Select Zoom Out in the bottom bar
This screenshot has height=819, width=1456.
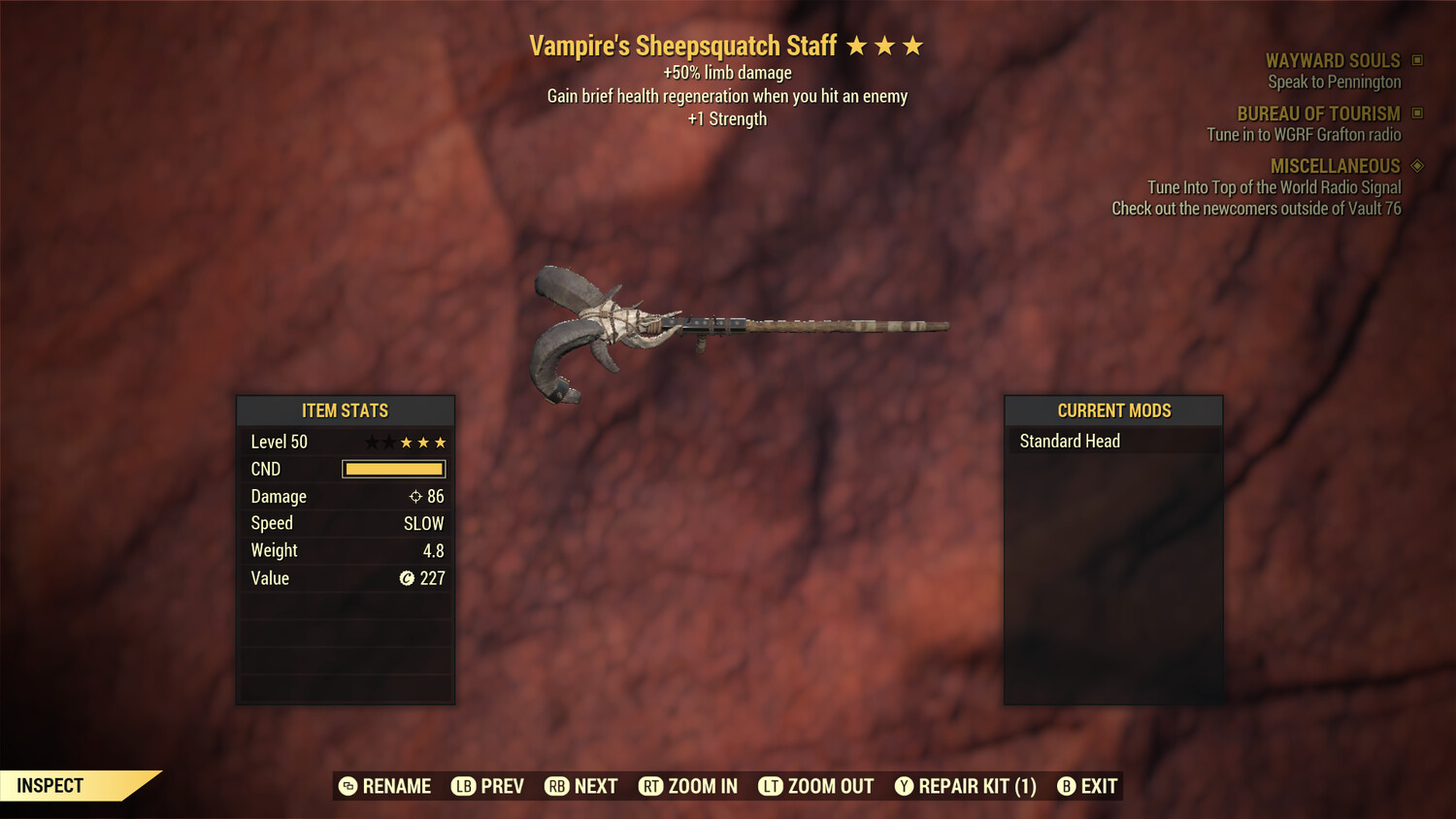[816, 786]
